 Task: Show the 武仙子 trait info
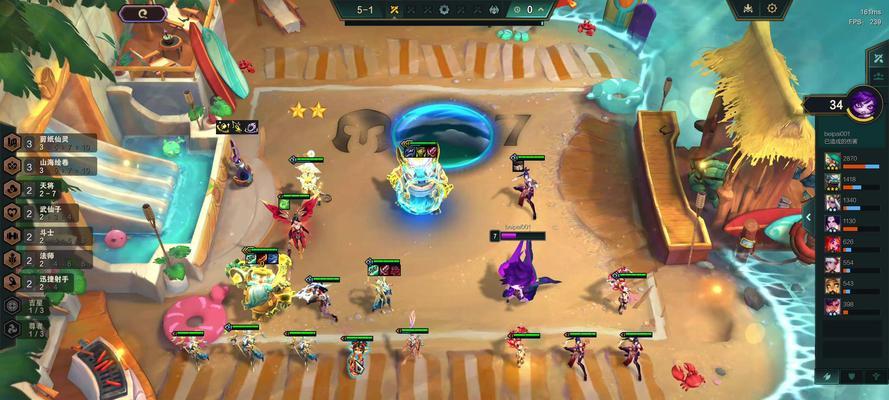point(50,212)
